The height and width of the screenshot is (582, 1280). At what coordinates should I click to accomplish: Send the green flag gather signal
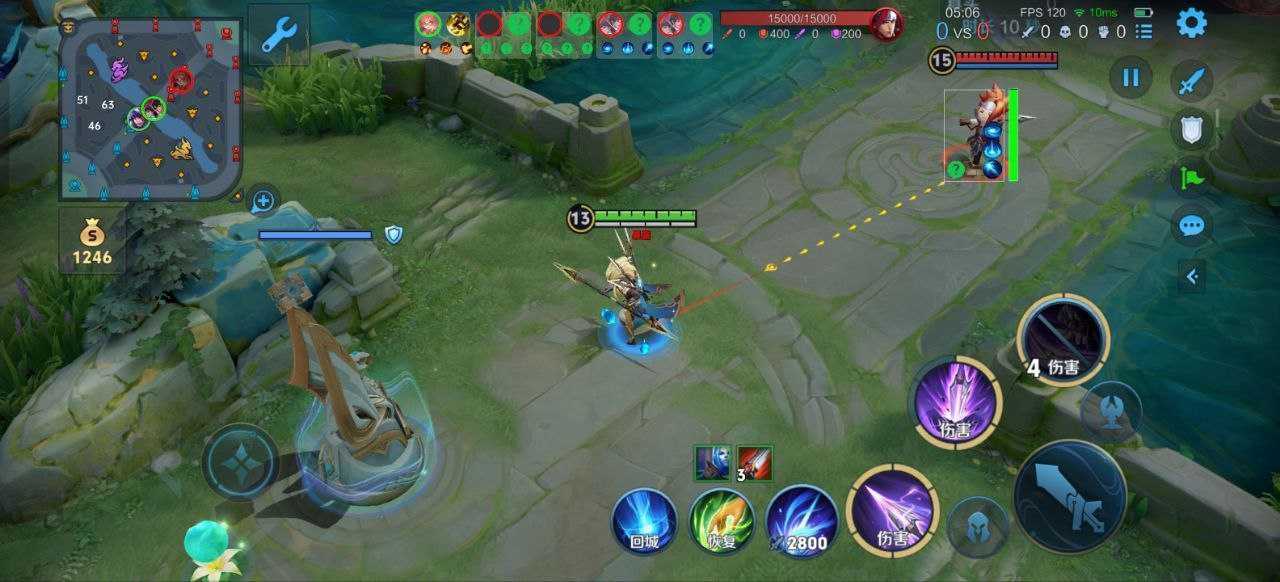pos(1191,177)
